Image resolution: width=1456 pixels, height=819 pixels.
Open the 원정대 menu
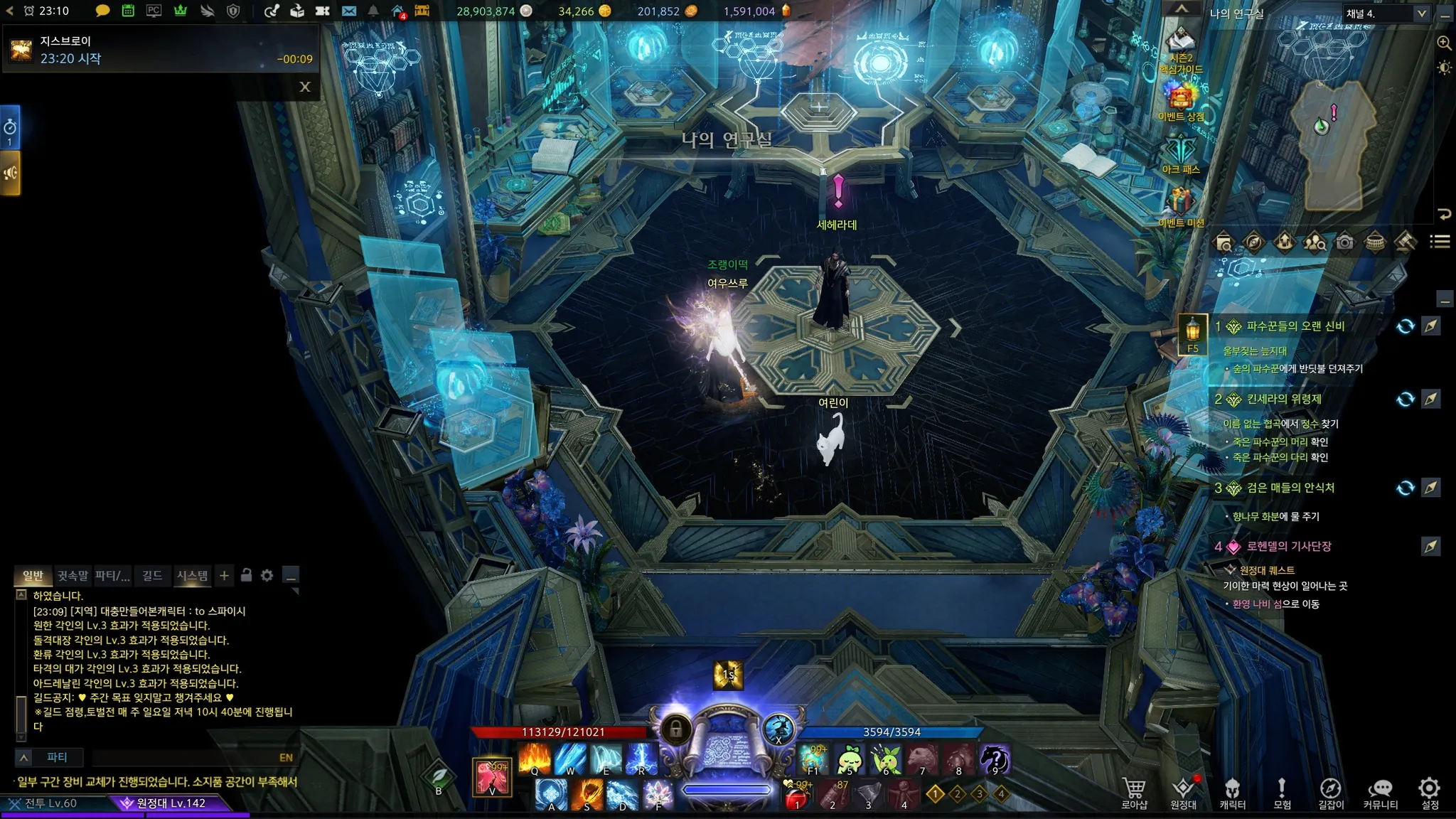coord(1183,793)
